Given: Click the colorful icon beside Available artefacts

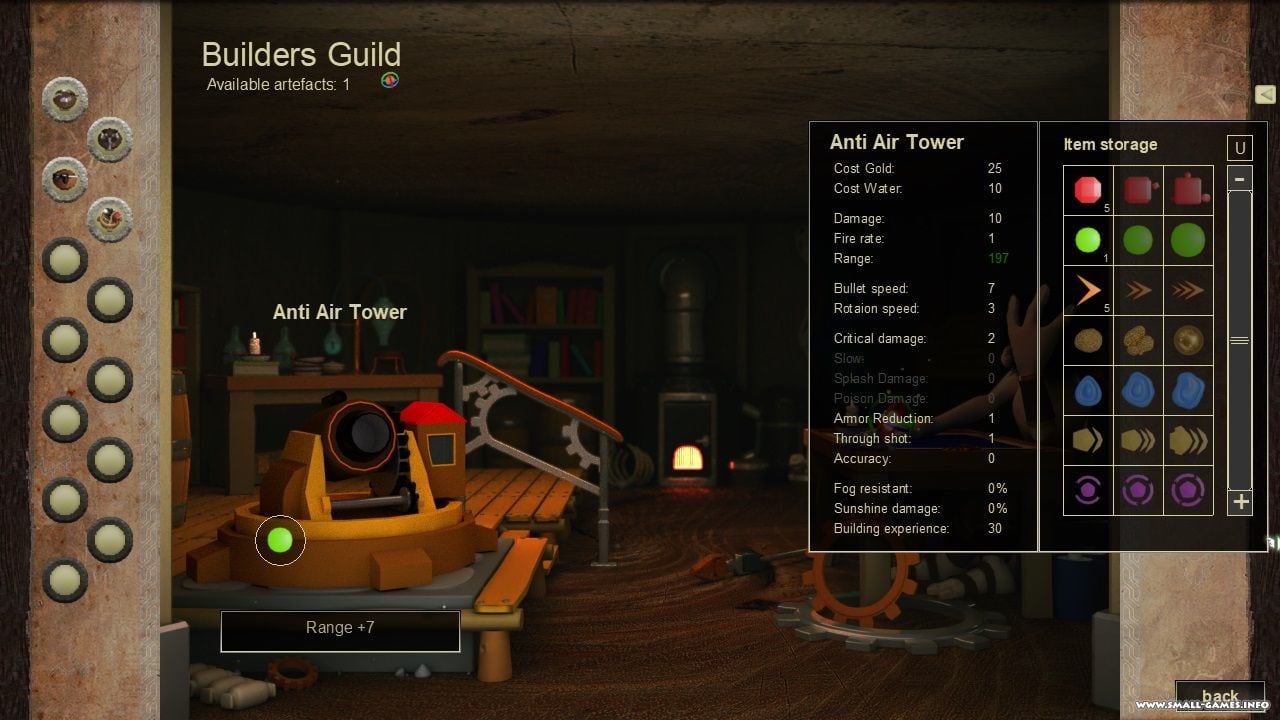Looking at the screenshot, I should (390, 81).
